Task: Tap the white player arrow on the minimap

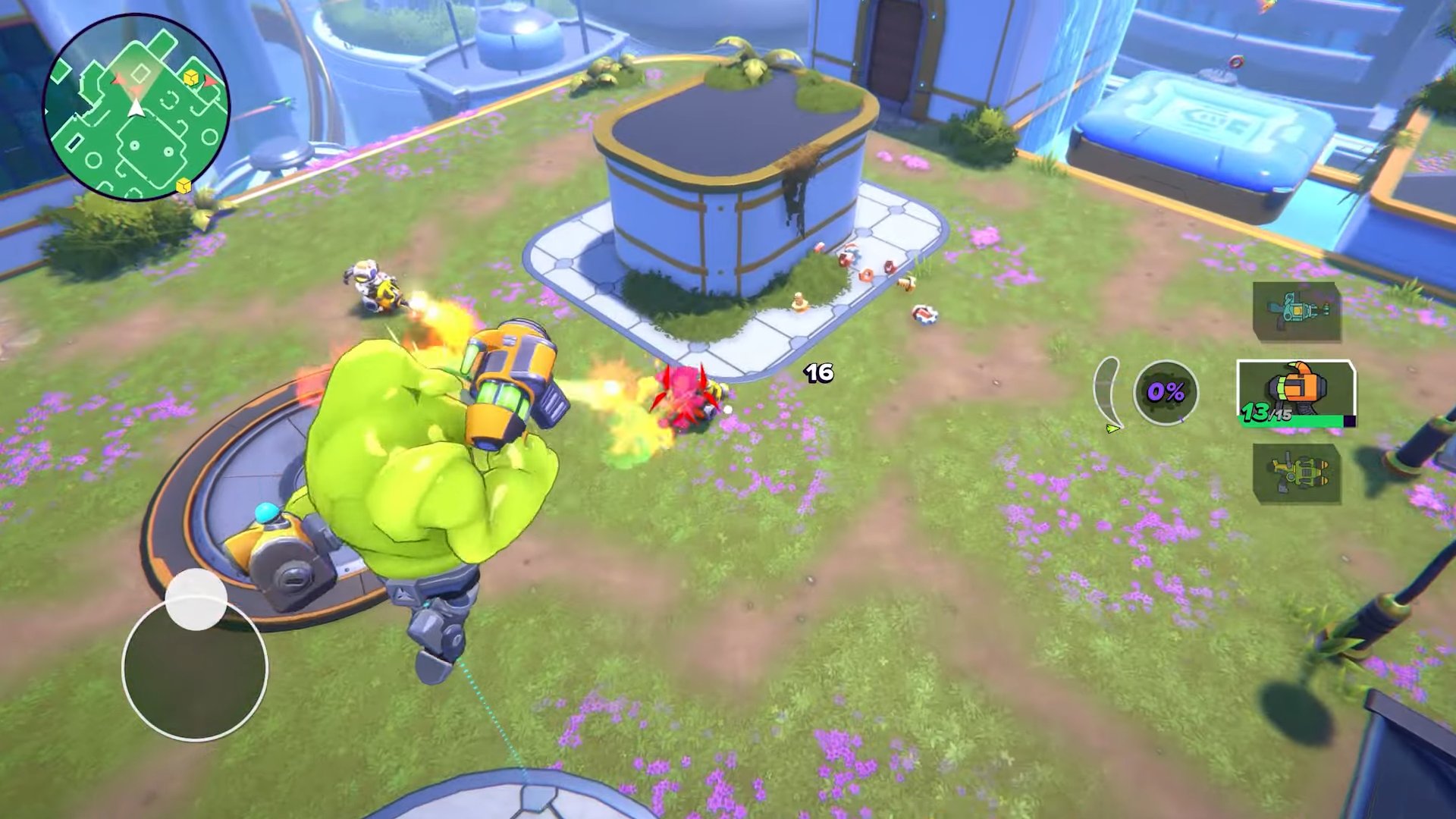Action: coord(135,108)
